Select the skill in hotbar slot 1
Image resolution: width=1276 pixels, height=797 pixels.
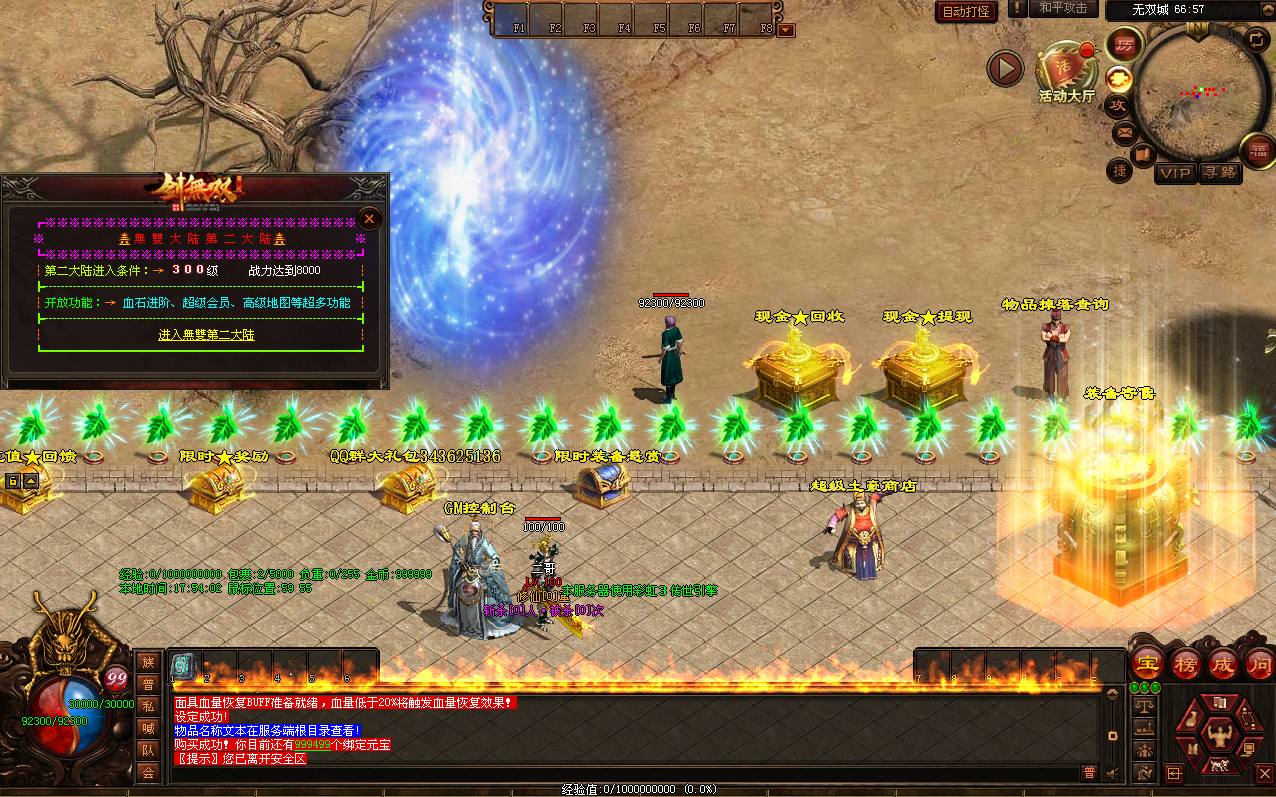pos(184,665)
